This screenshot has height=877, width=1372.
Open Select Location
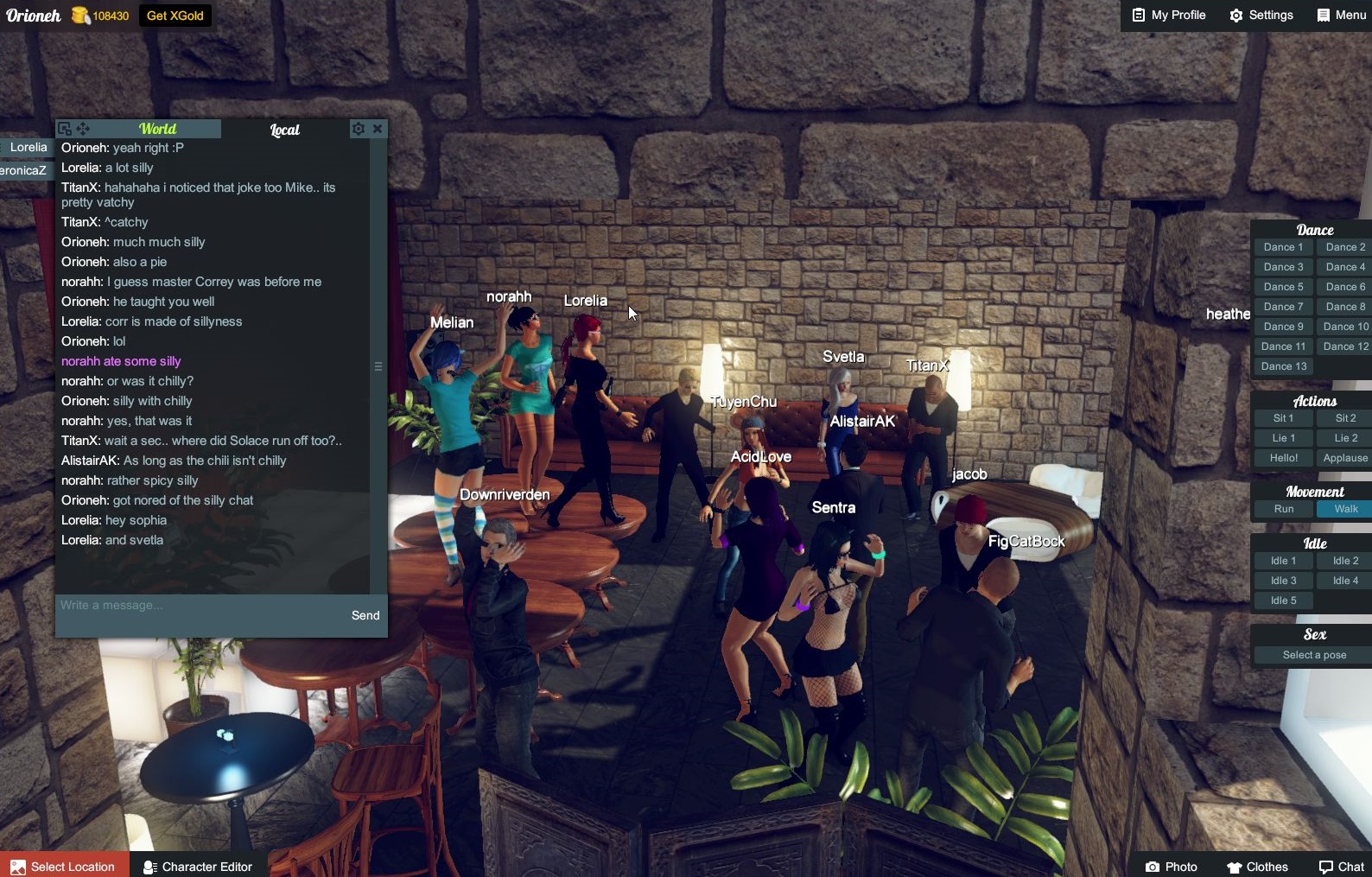click(65, 867)
